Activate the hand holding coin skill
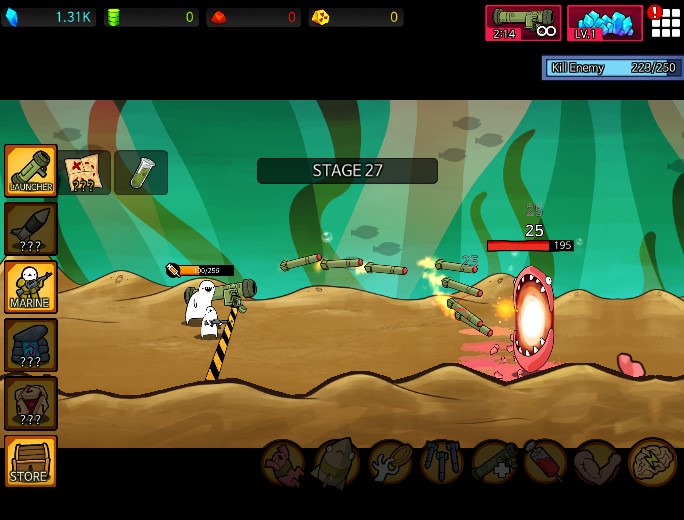 point(389,463)
